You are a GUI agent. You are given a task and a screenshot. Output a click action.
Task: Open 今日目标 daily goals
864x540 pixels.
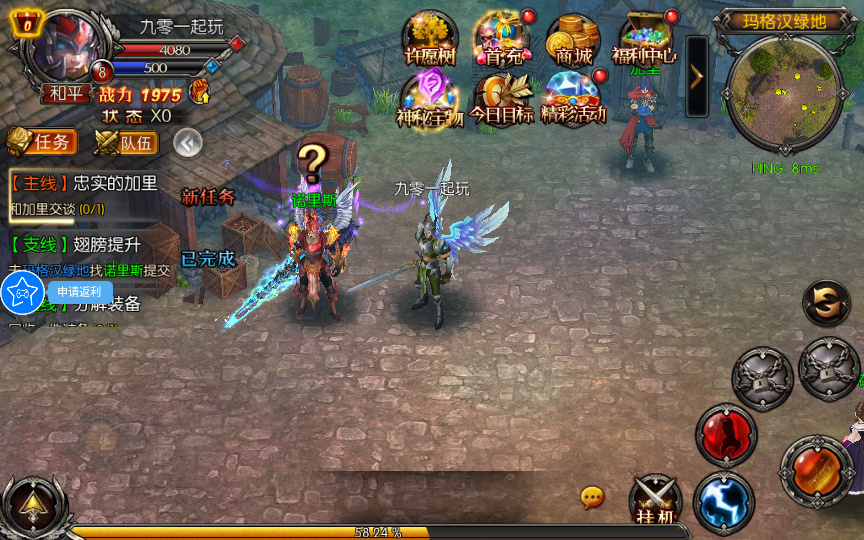pos(502,96)
